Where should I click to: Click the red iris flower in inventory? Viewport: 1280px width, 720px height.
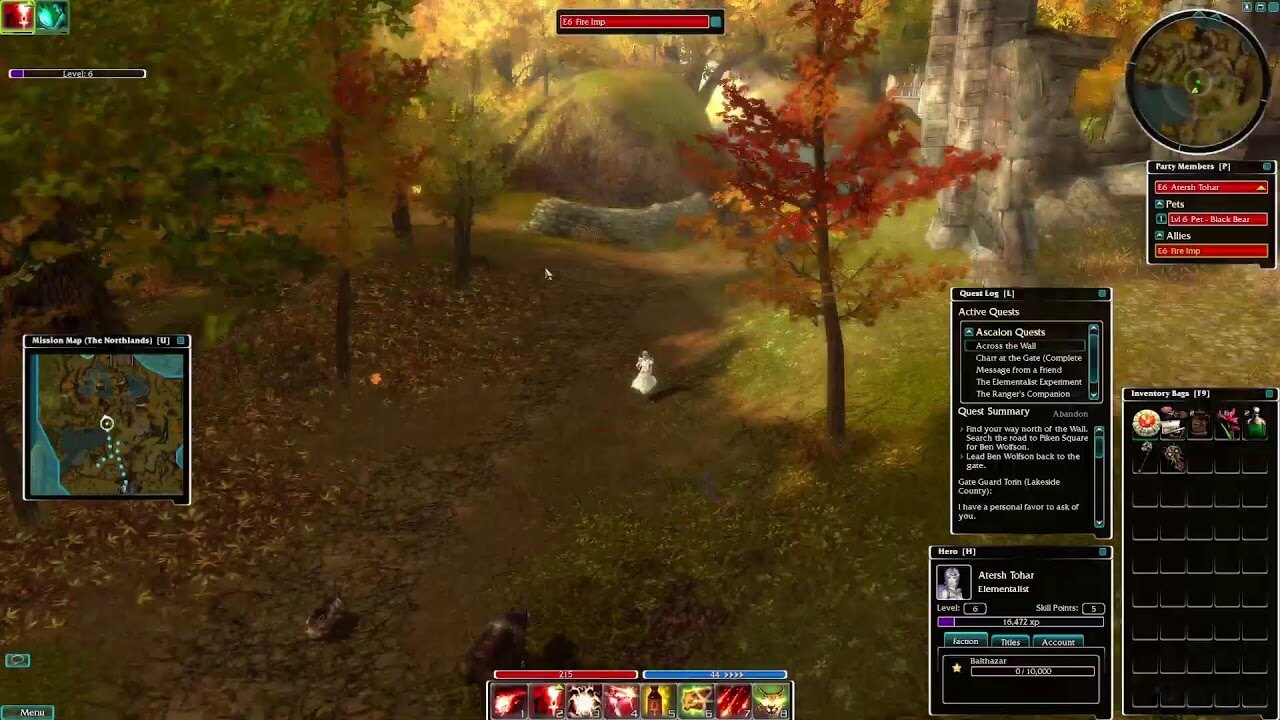[1228, 421]
